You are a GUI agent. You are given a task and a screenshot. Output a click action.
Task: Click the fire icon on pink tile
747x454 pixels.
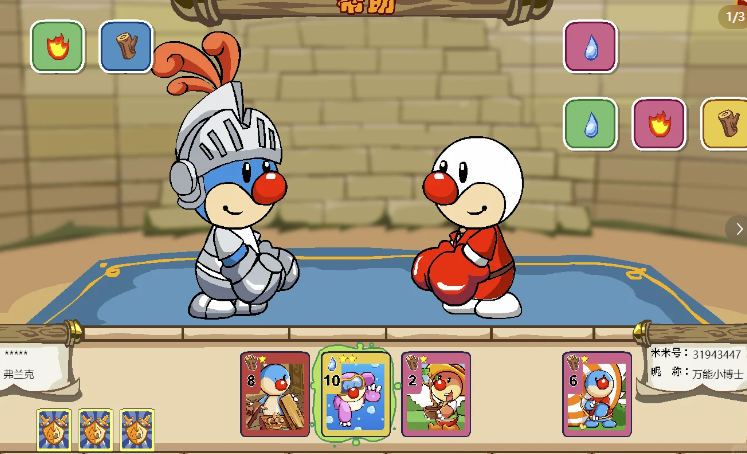pos(658,124)
